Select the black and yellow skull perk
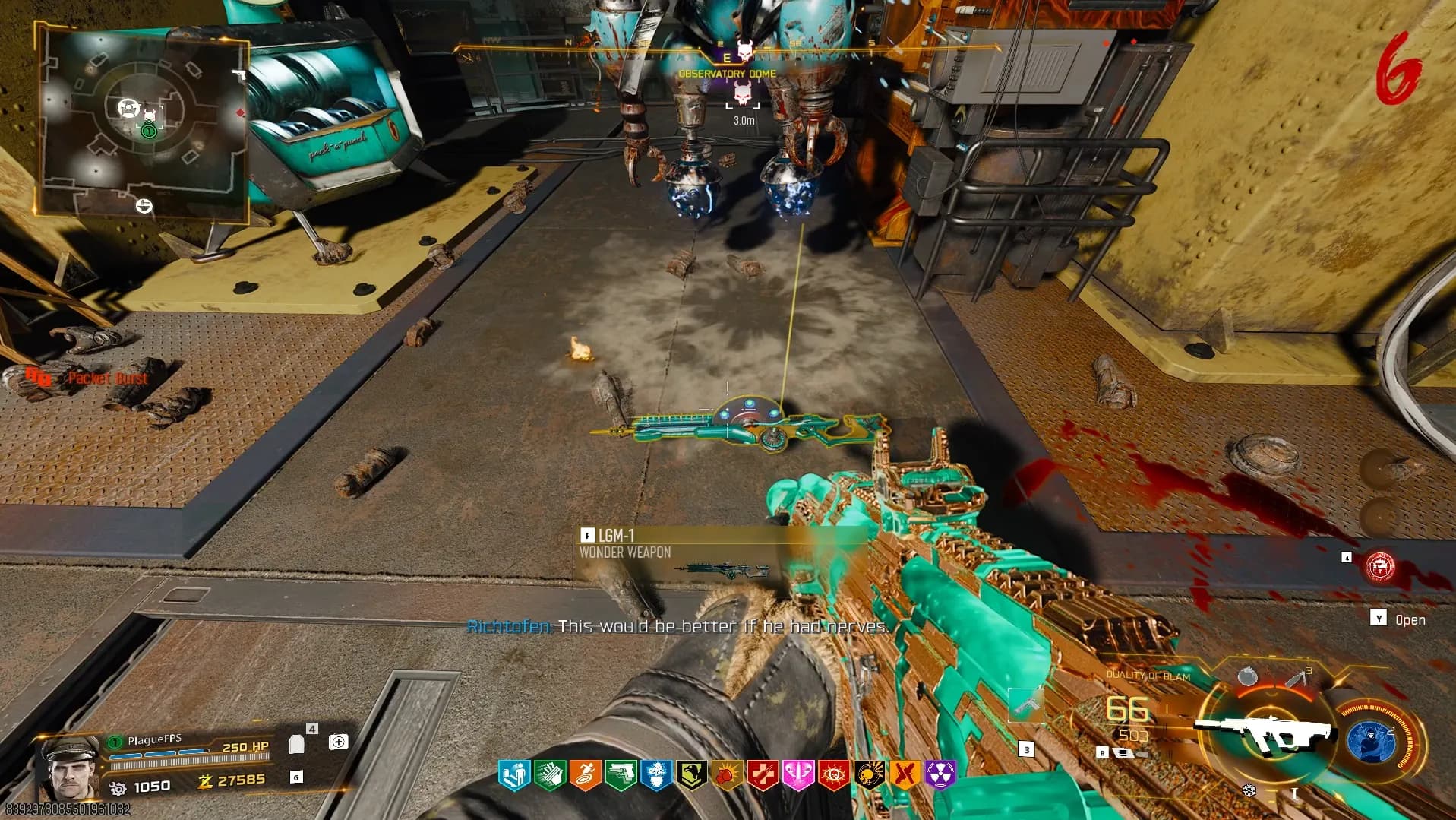1456x820 pixels. click(869, 775)
